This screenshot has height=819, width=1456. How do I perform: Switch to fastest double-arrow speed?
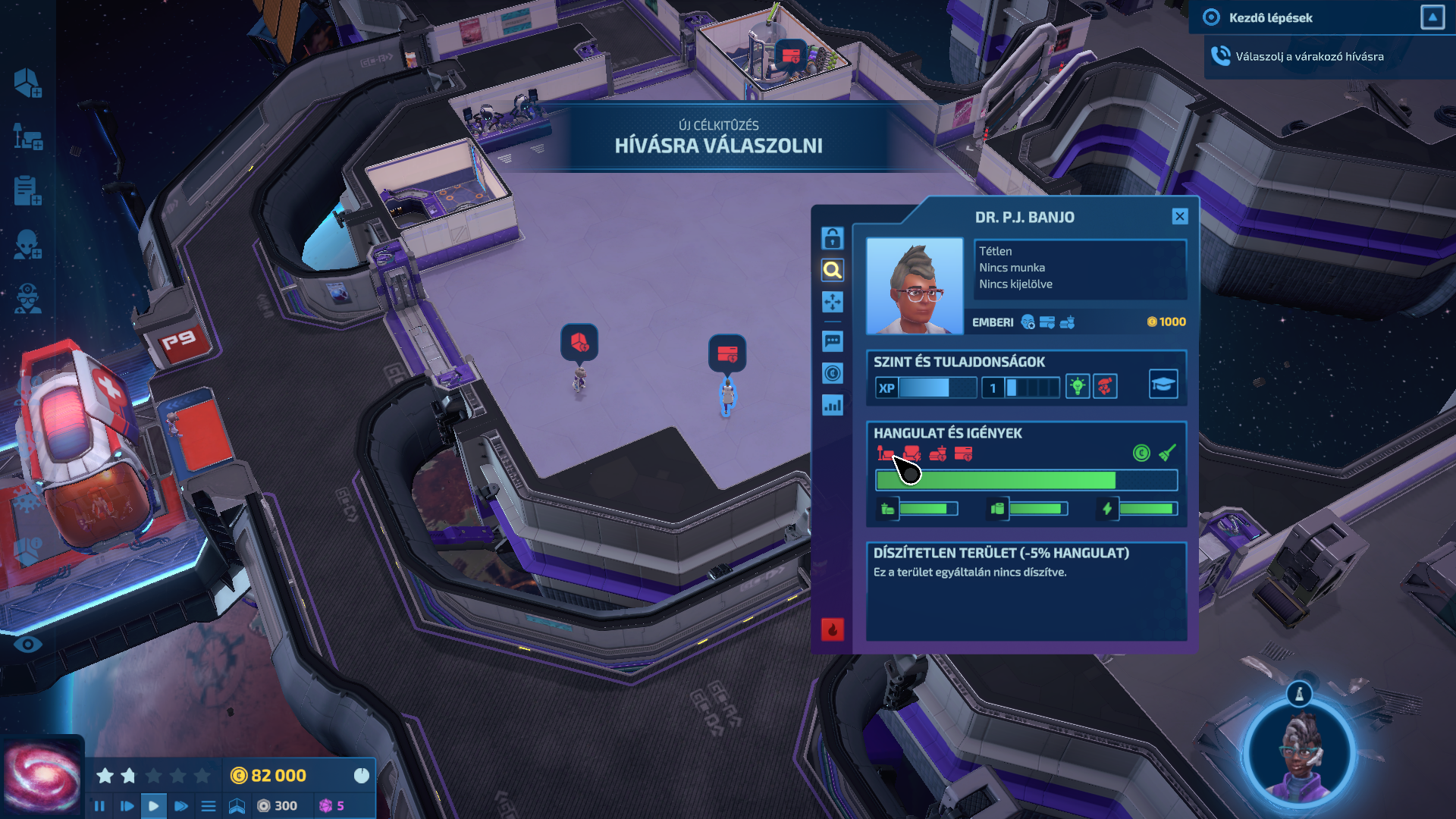point(180,806)
